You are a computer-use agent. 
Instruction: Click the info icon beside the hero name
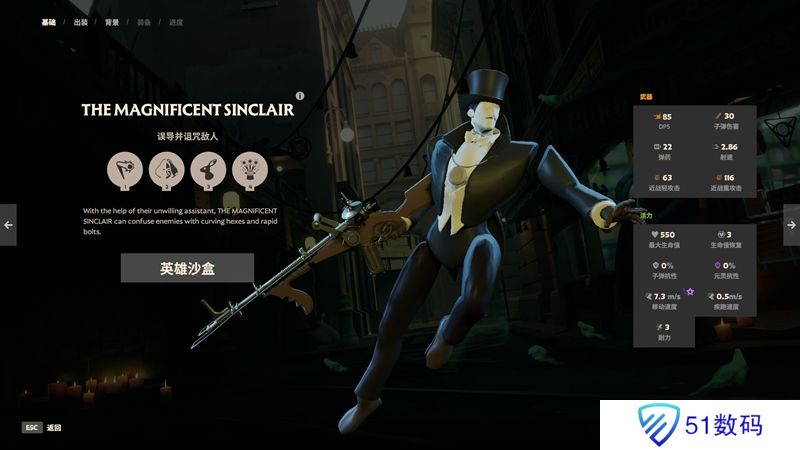tap(299, 96)
